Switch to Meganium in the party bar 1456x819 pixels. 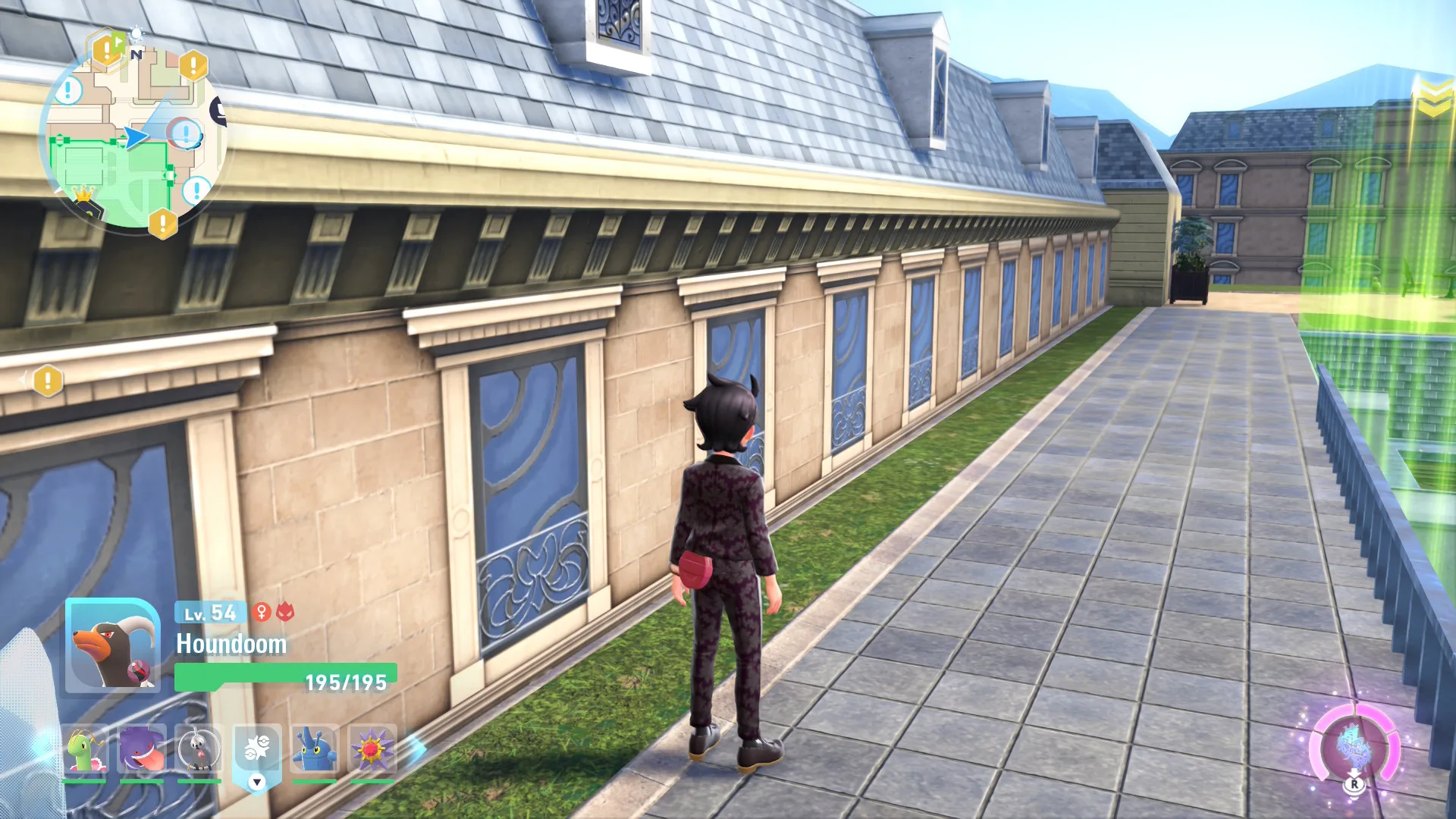point(83,749)
